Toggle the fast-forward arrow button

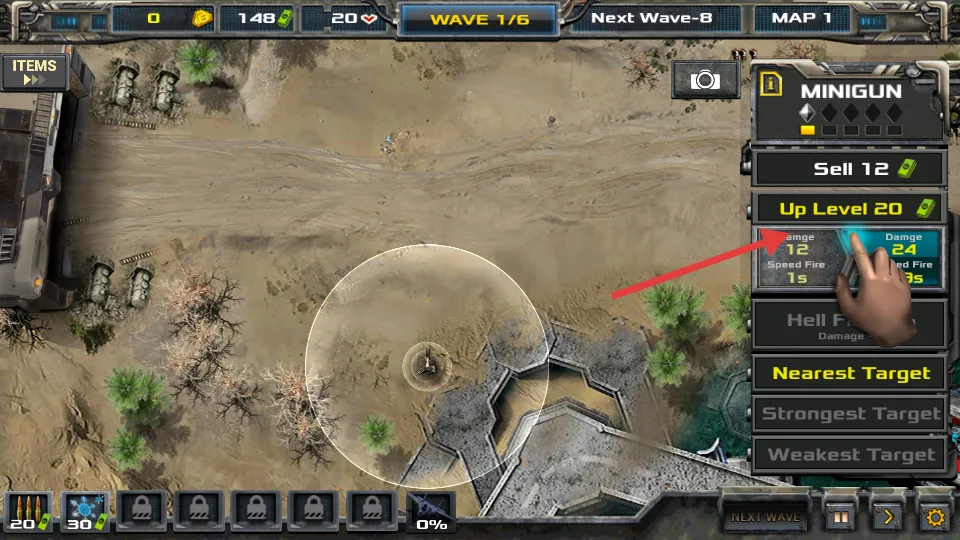887,517
